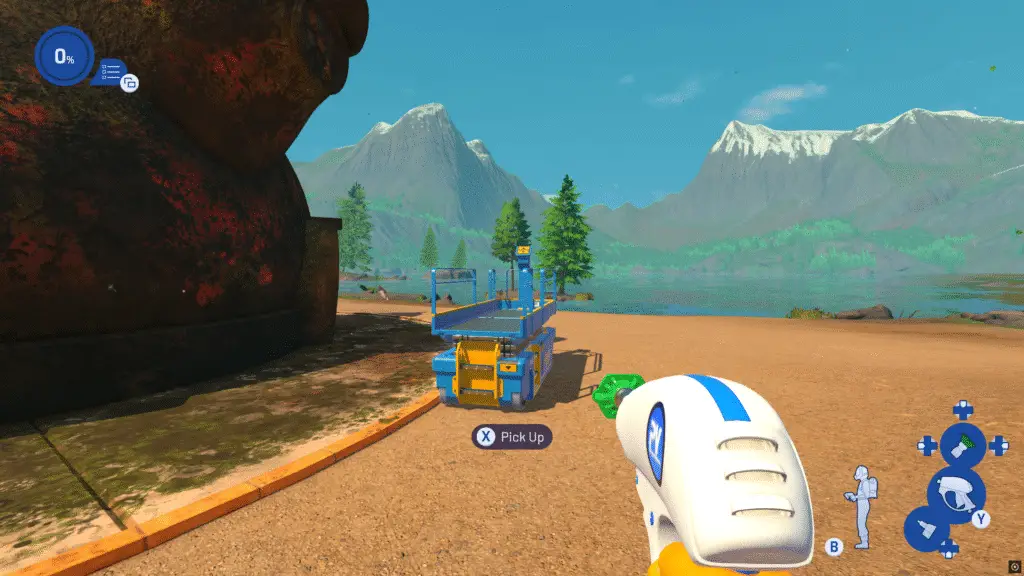Image resolution: width=1024 pixels, height=576 pixels.
Task: Open the small gear icon in the corner
Action: click(x=1014, y=566)
